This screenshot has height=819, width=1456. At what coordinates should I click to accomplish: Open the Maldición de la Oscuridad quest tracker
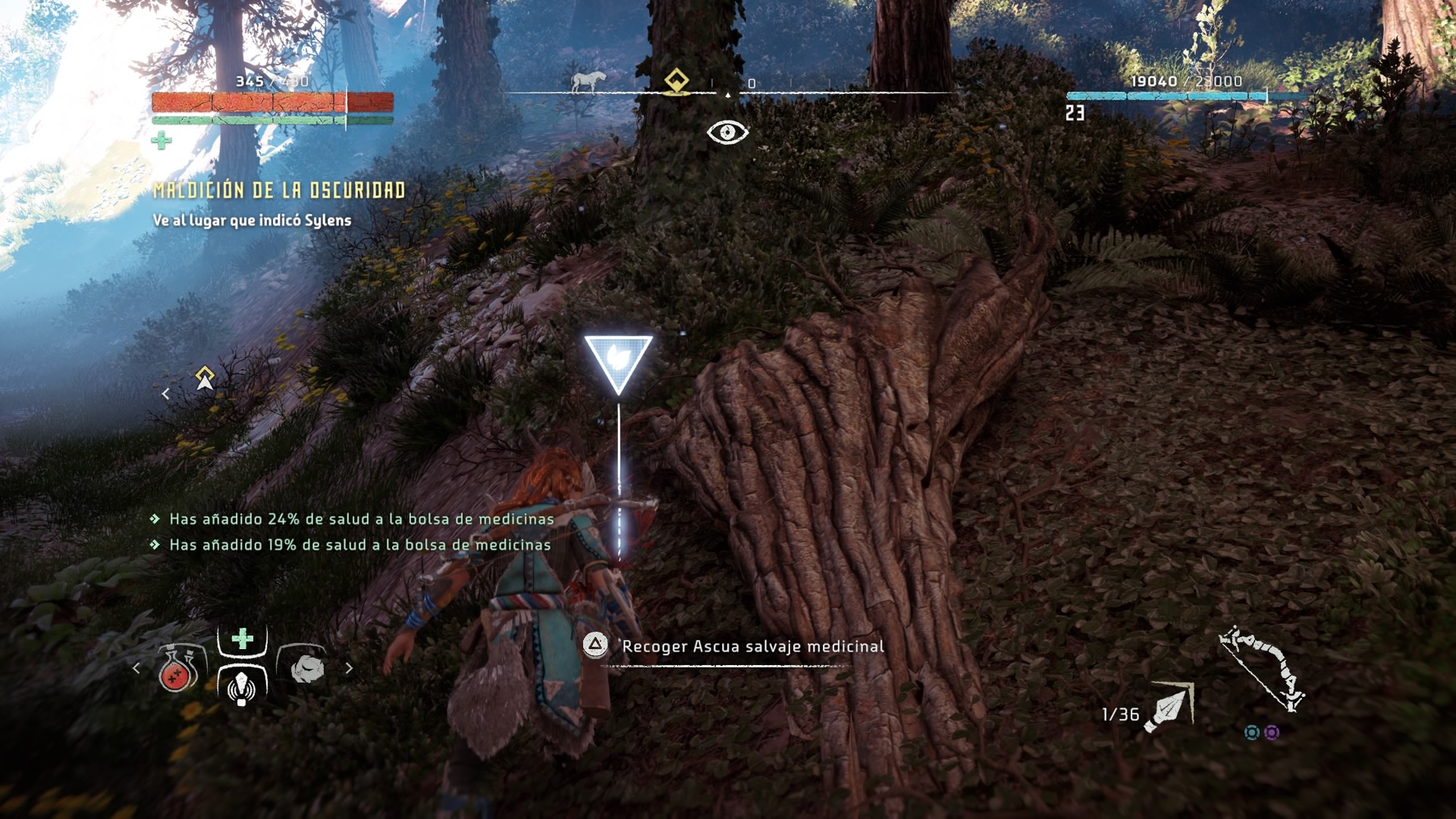[x=279, y=190]
